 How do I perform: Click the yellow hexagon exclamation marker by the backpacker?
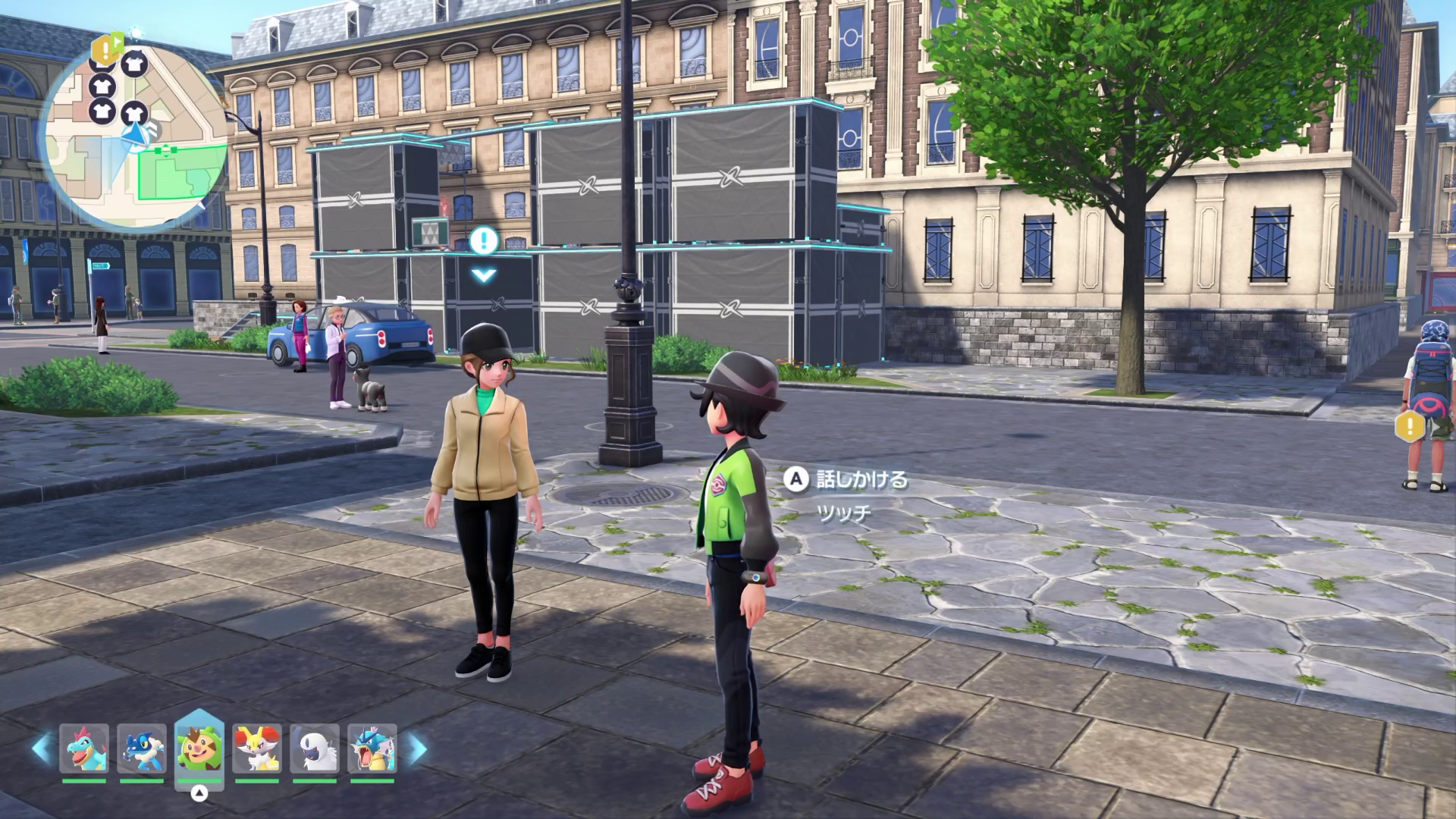click(1410, 426)
